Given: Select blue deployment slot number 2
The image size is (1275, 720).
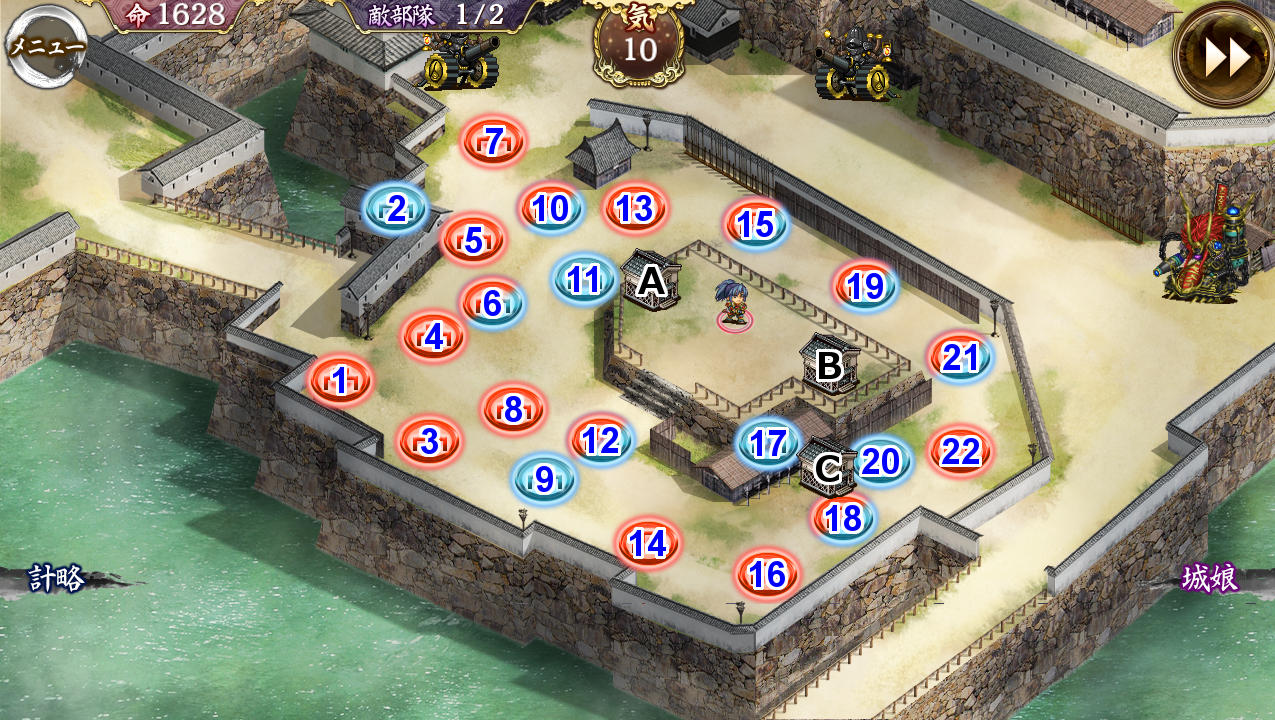Looking at the screenshot, I should coord(396,210).
